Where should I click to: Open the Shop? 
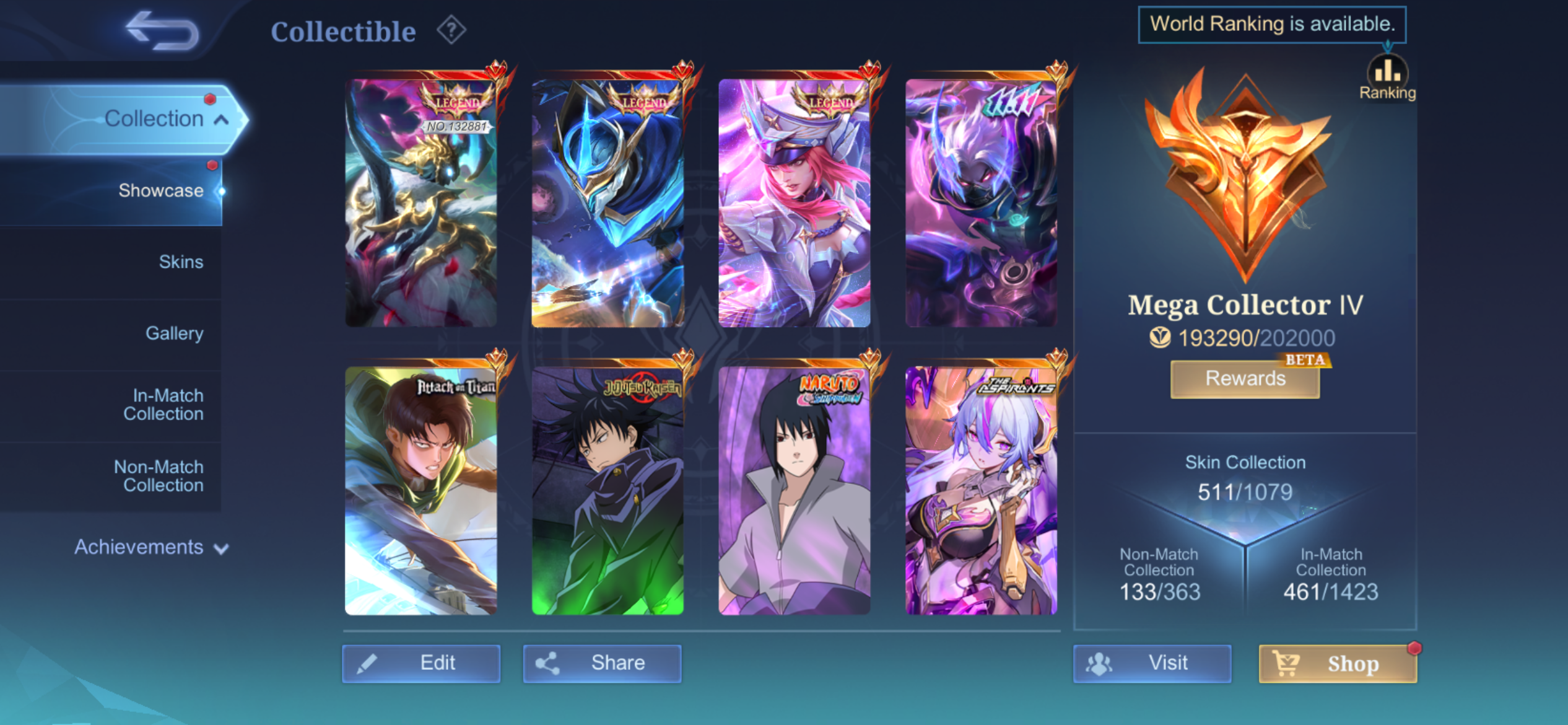point(1338,664)
